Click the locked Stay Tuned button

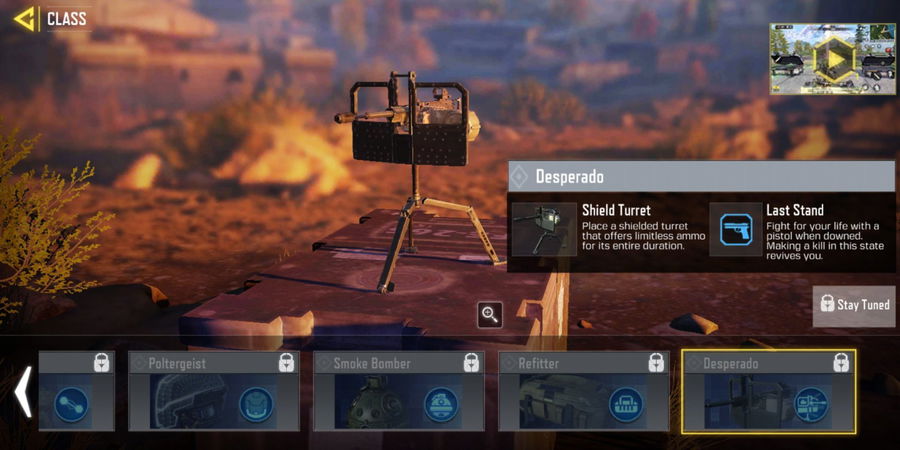point(853,304)
